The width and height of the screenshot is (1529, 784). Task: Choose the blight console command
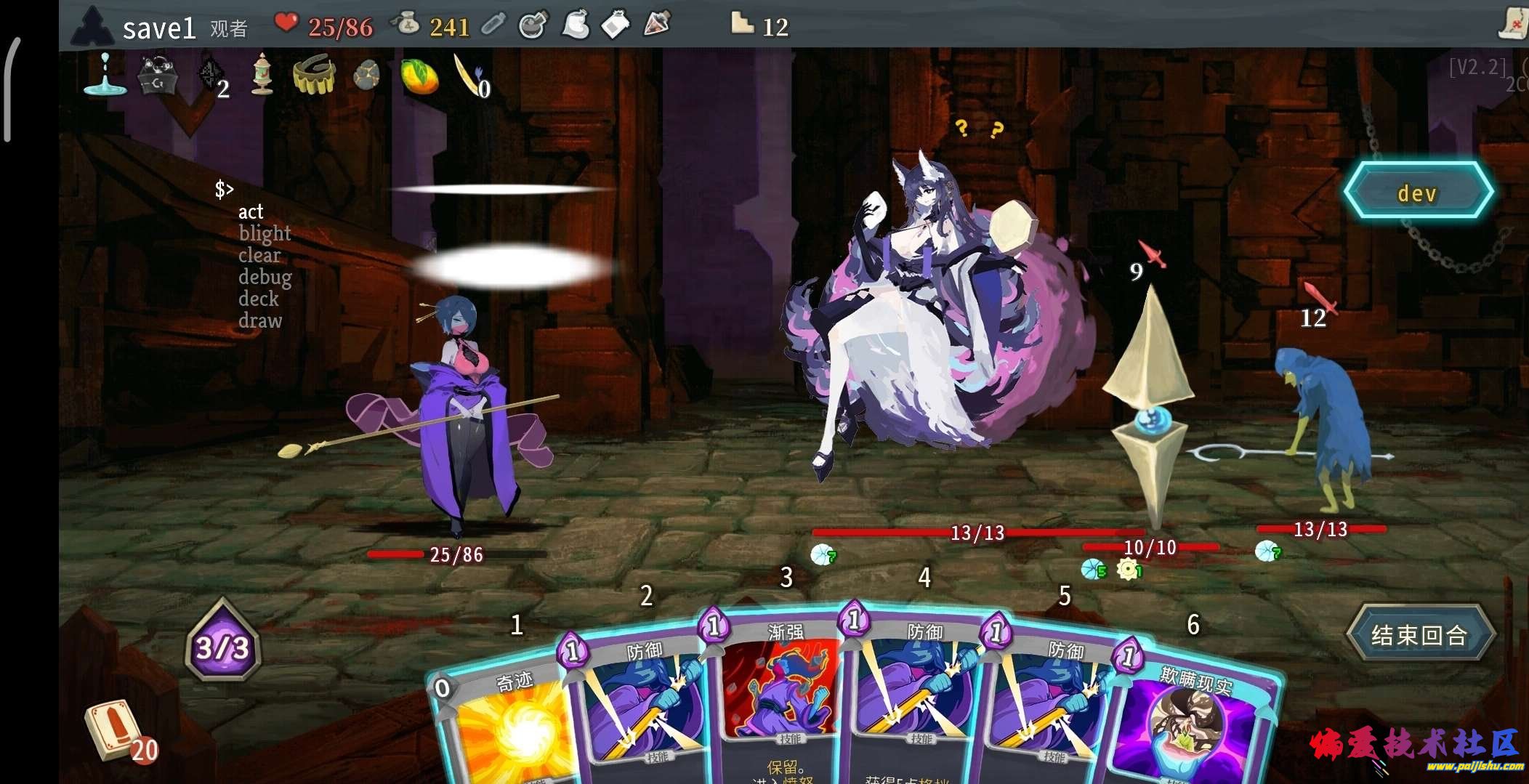pyautogui.click(x=265, y=233)
